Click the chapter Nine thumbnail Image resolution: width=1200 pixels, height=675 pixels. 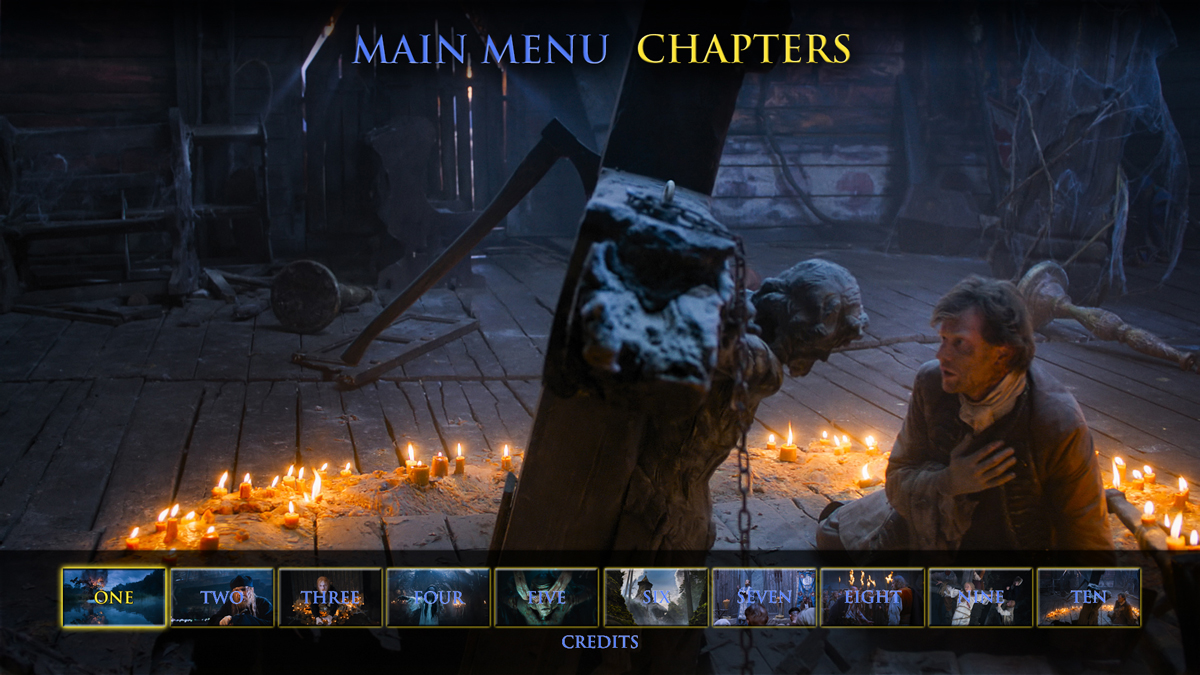pos(980,597)
